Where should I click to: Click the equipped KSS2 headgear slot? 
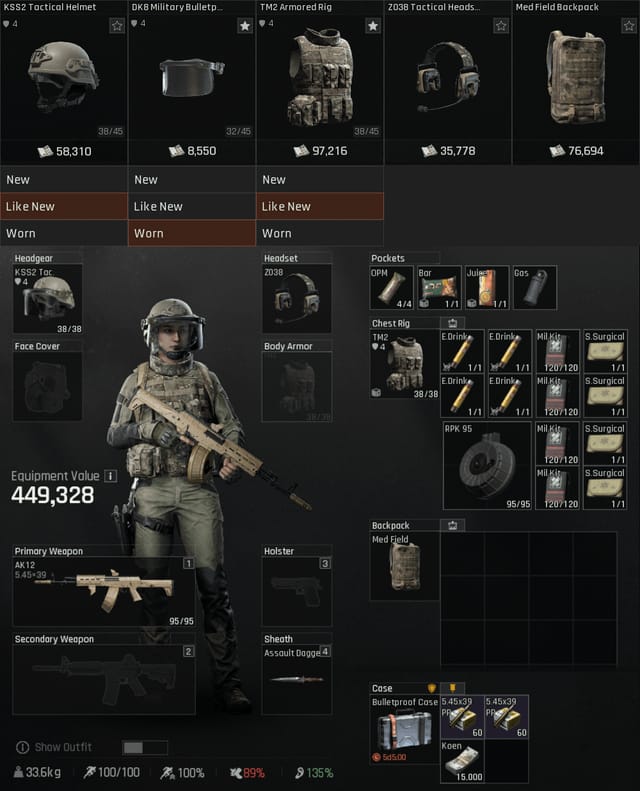48,298
